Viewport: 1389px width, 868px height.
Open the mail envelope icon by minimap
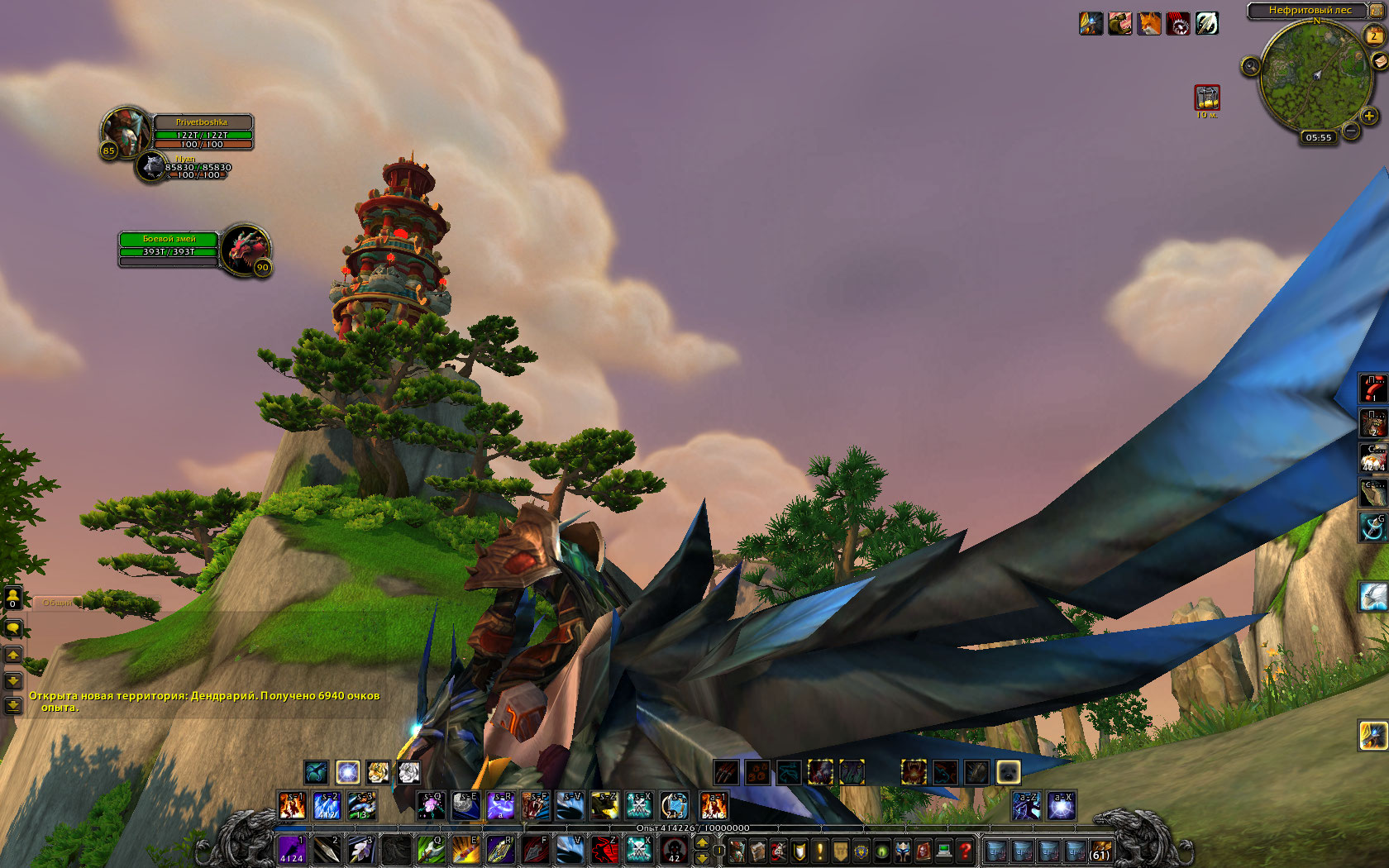click(1380, 61)
